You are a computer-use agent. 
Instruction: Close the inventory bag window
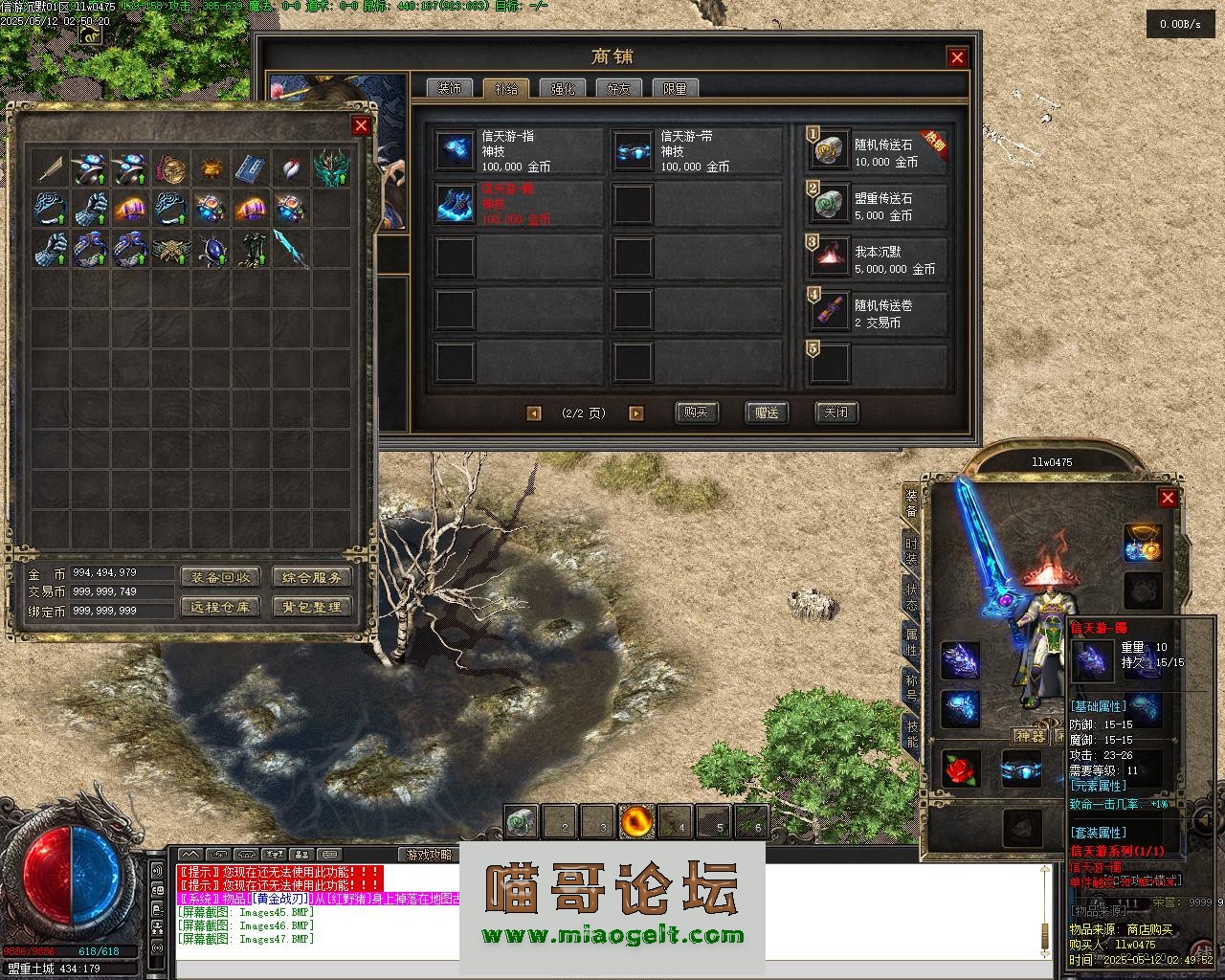click(361, 125)
